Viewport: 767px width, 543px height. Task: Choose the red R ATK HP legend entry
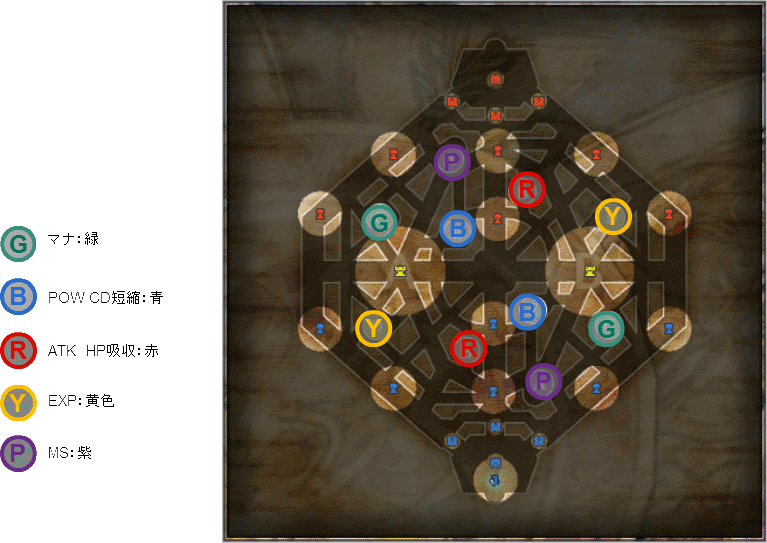18,350
